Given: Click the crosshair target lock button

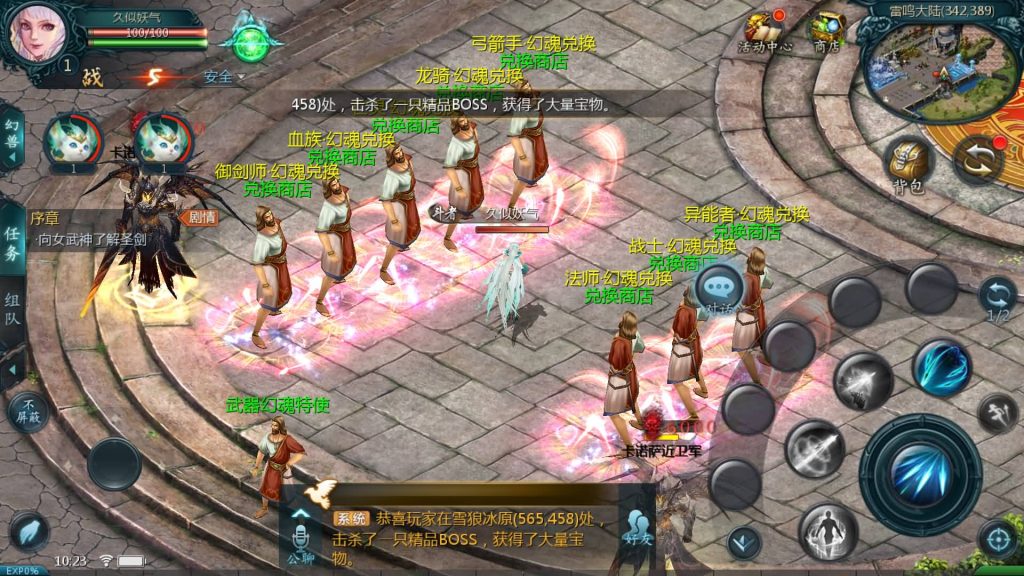Looking at the screenshot, I should [996, 538].
